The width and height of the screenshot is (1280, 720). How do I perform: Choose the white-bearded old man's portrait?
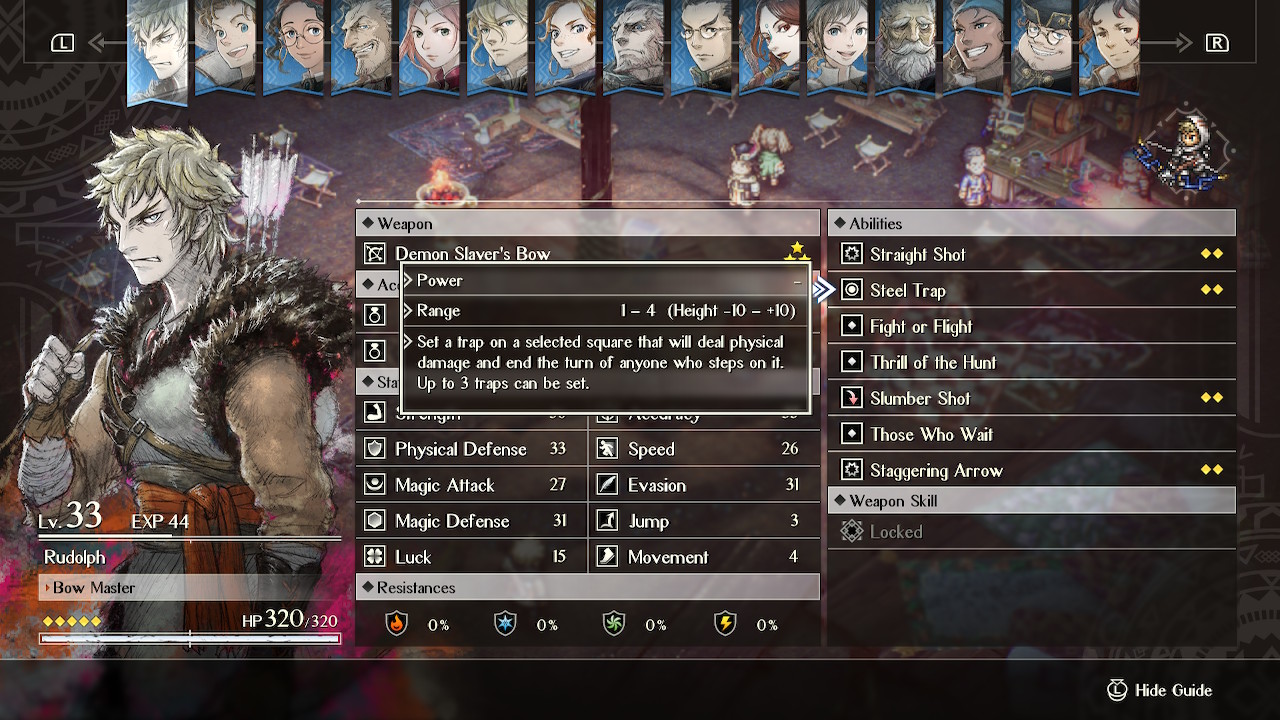click(x=906, y=46)
